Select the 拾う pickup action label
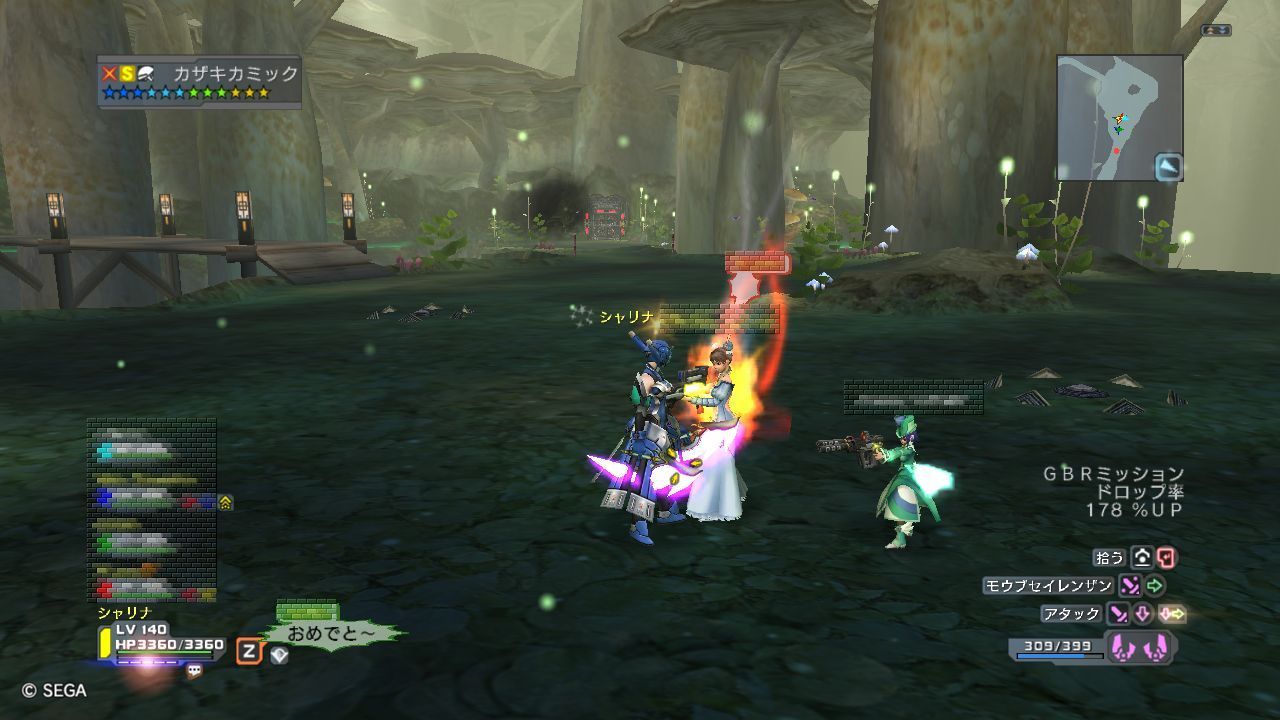Screen dimensions: 1280x720 [x=1109, y=557]
